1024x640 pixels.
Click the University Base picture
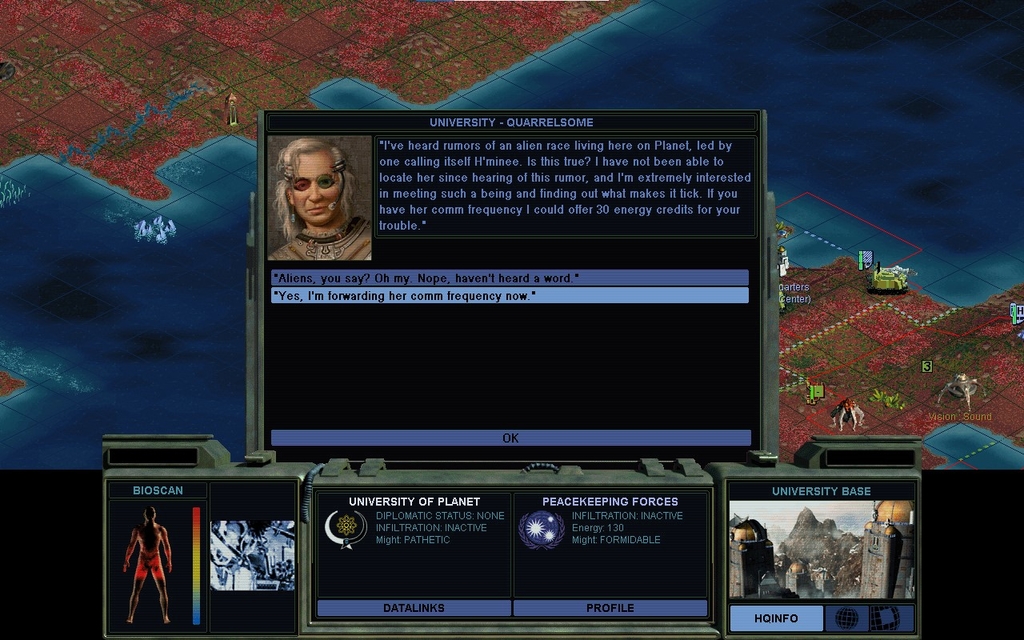(x=821, y=550)
